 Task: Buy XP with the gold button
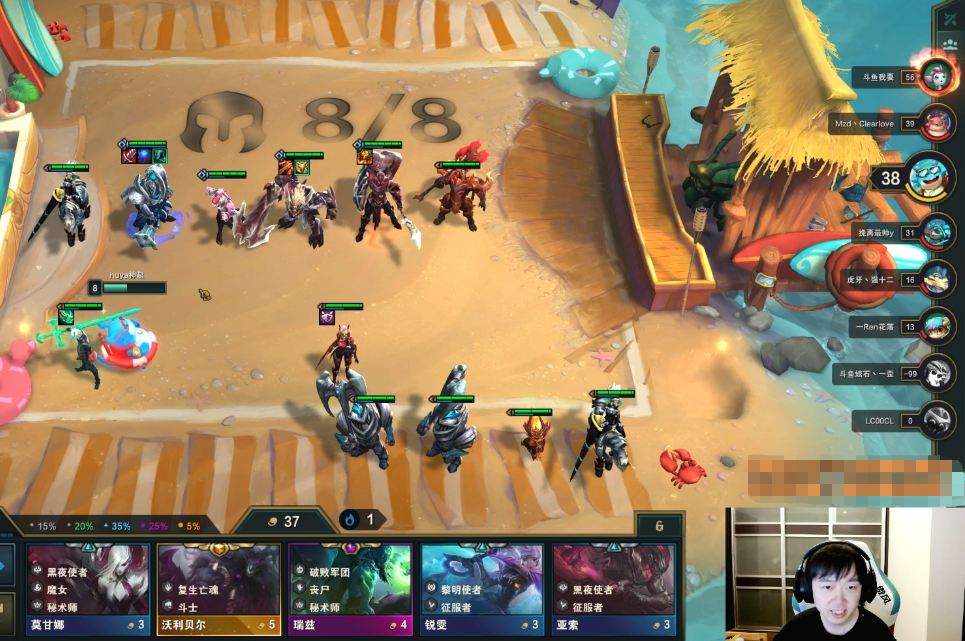(7, 610)
